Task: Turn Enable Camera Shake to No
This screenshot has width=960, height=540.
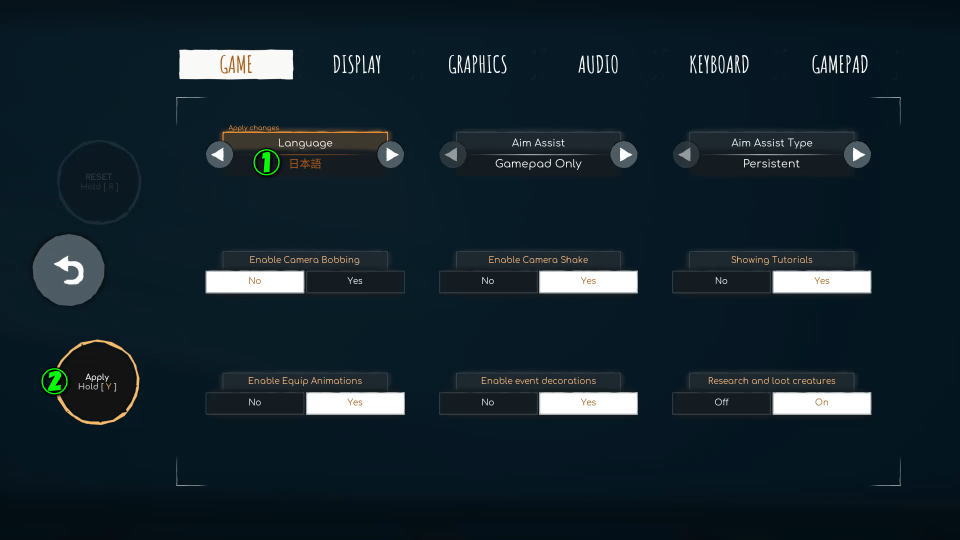Action: pos(488,281)
